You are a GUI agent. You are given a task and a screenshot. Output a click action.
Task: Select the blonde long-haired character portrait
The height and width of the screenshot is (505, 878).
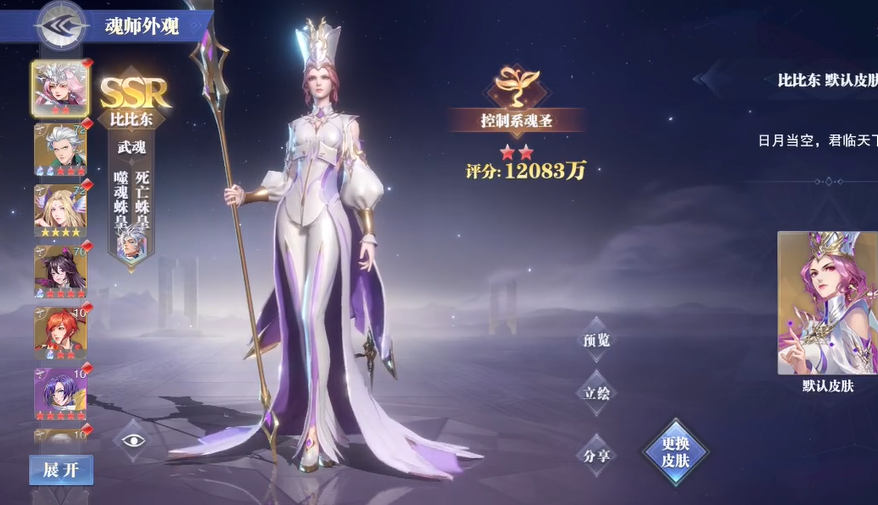(60, 210)
